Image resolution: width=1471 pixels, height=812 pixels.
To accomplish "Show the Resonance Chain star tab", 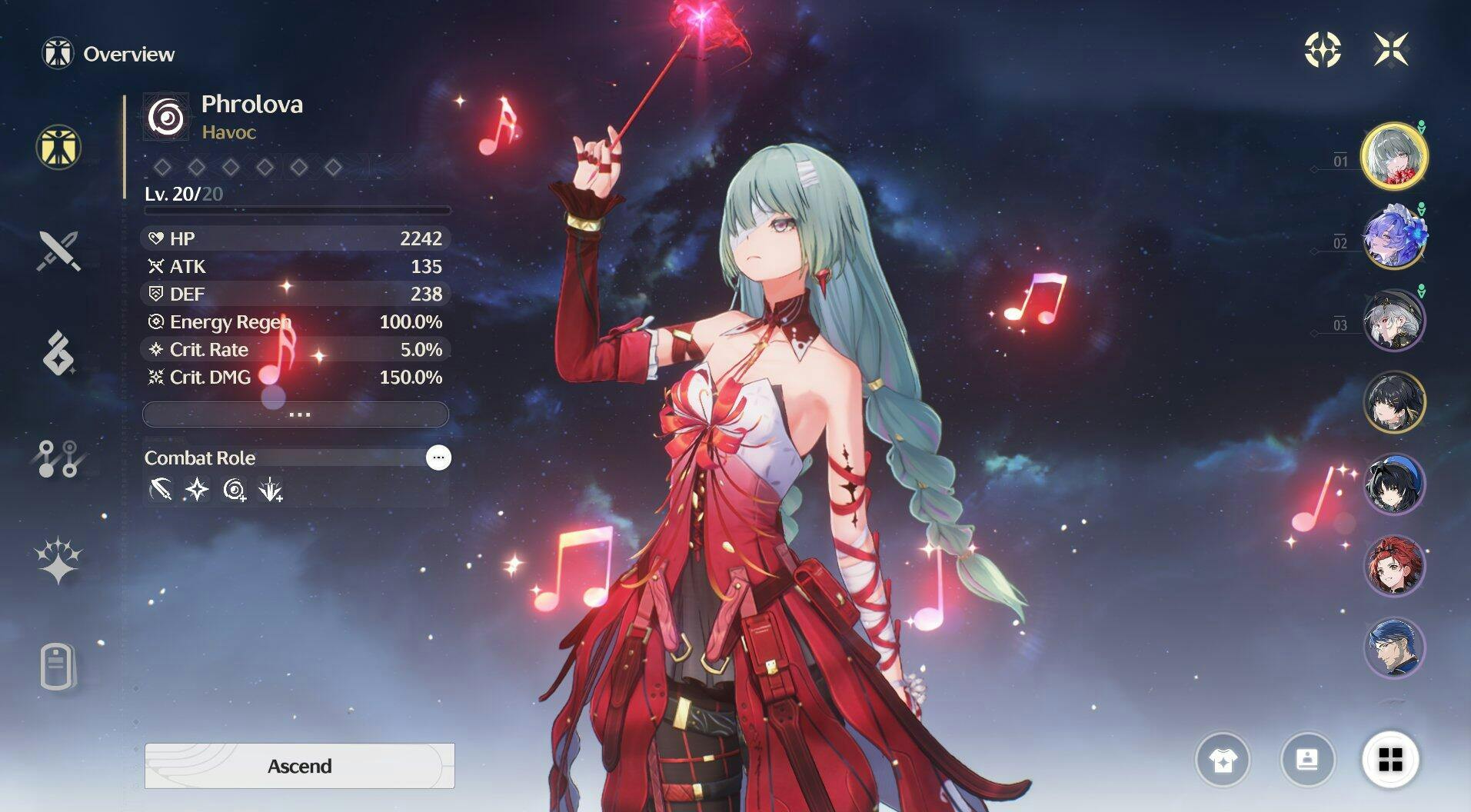I will click(58, 560).
